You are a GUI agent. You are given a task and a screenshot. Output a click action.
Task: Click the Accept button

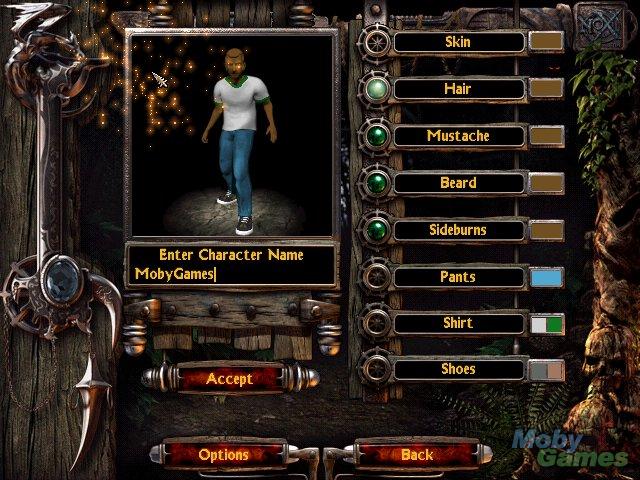click(229, 379)
